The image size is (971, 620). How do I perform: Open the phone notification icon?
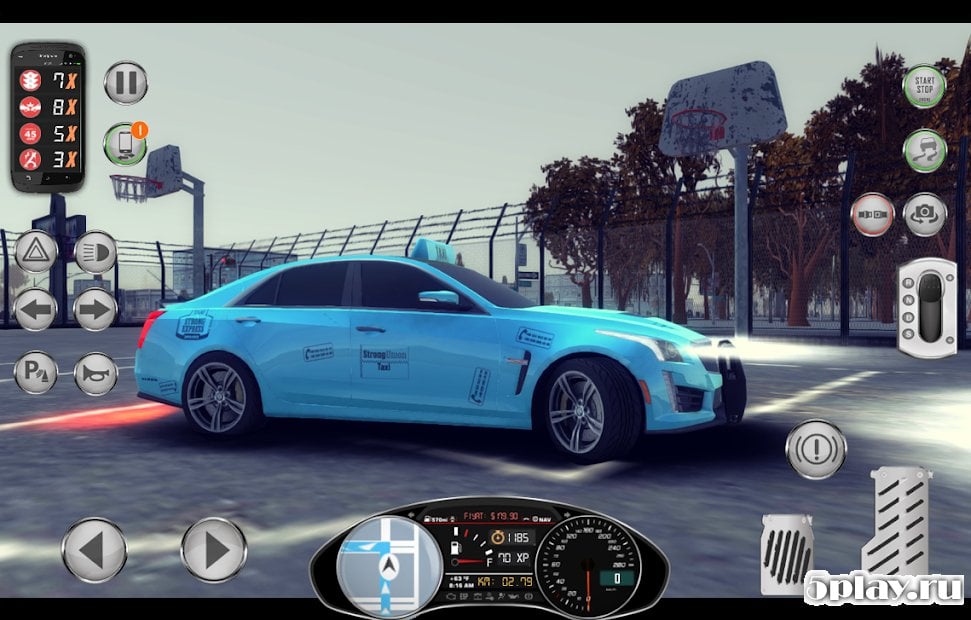tap(125, 145)
